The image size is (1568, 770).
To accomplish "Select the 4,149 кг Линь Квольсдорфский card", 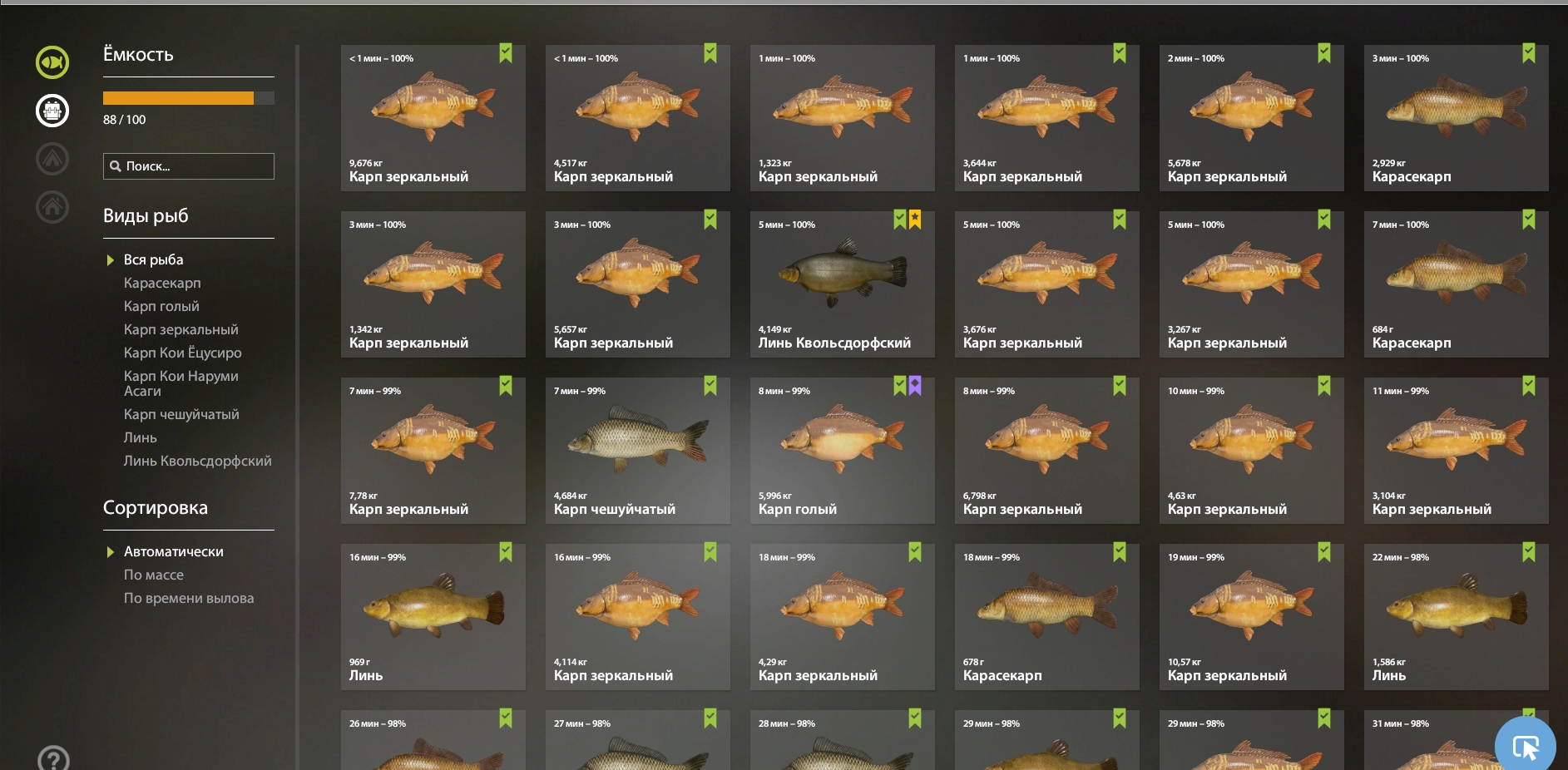I will pos(842,284).
